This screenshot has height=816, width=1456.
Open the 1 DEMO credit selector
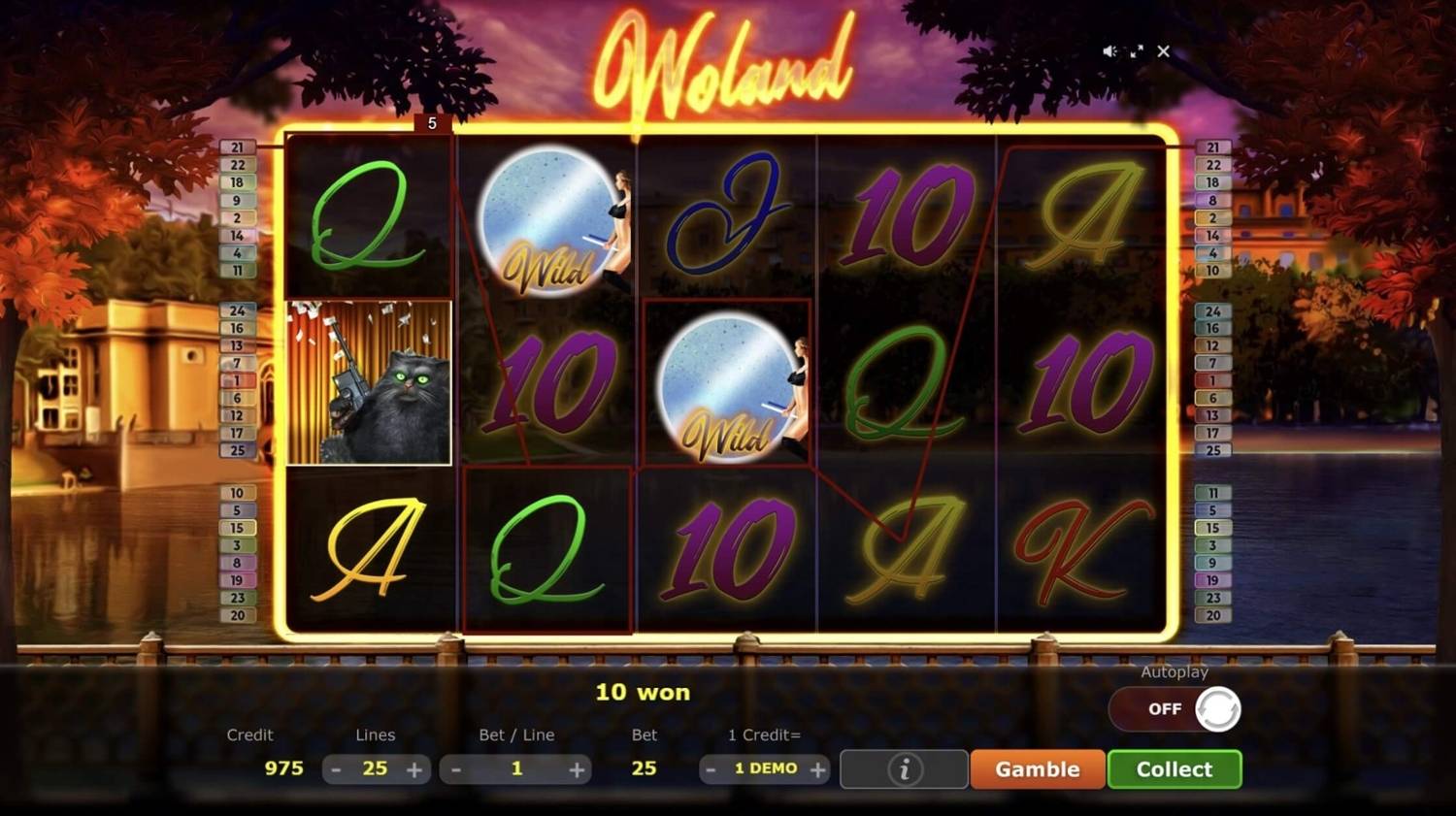(x=764, y=768)
